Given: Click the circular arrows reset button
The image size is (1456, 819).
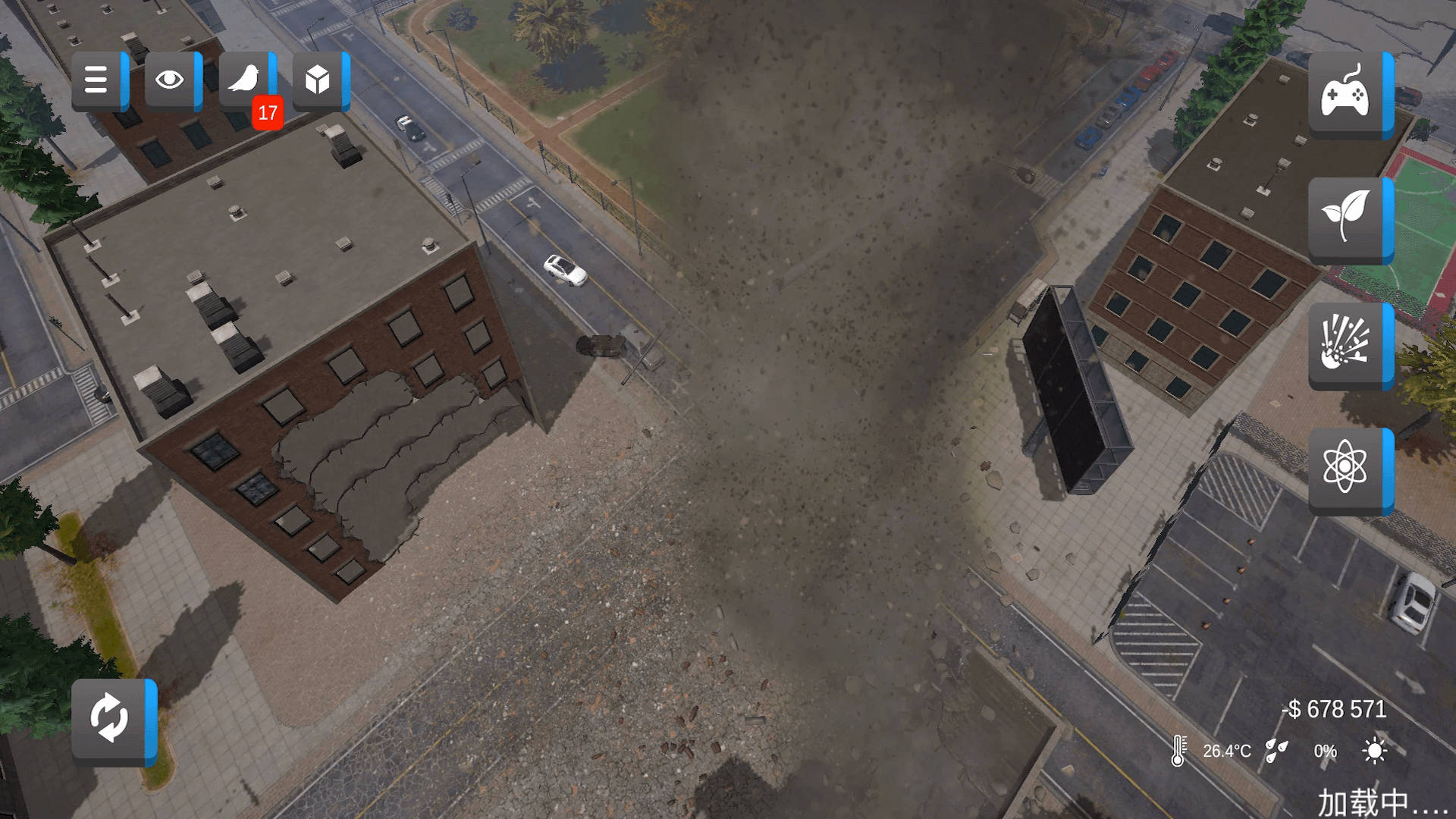Looking at the screenshot, I should (110, 718).
